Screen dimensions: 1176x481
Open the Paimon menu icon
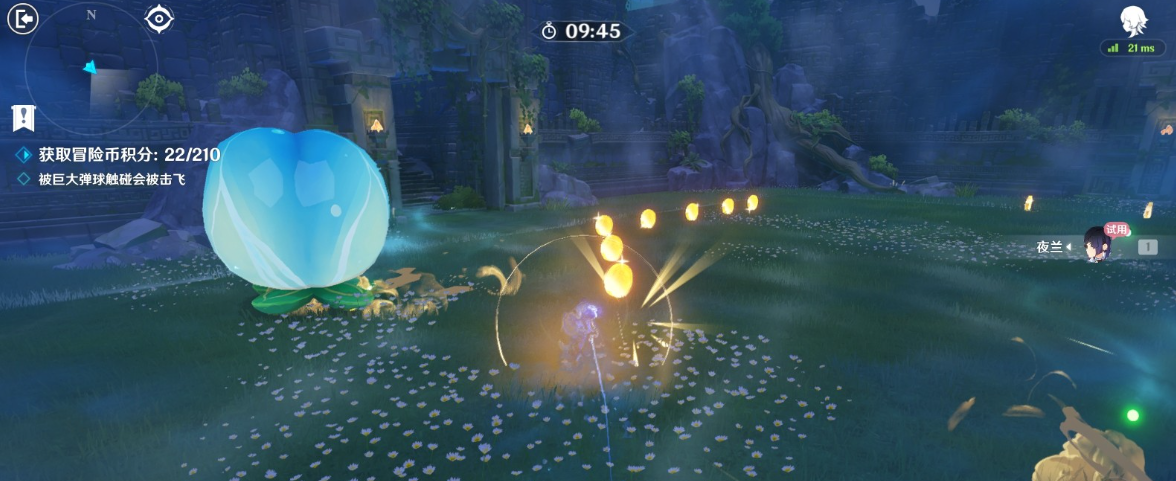[x=1133, y=20]
